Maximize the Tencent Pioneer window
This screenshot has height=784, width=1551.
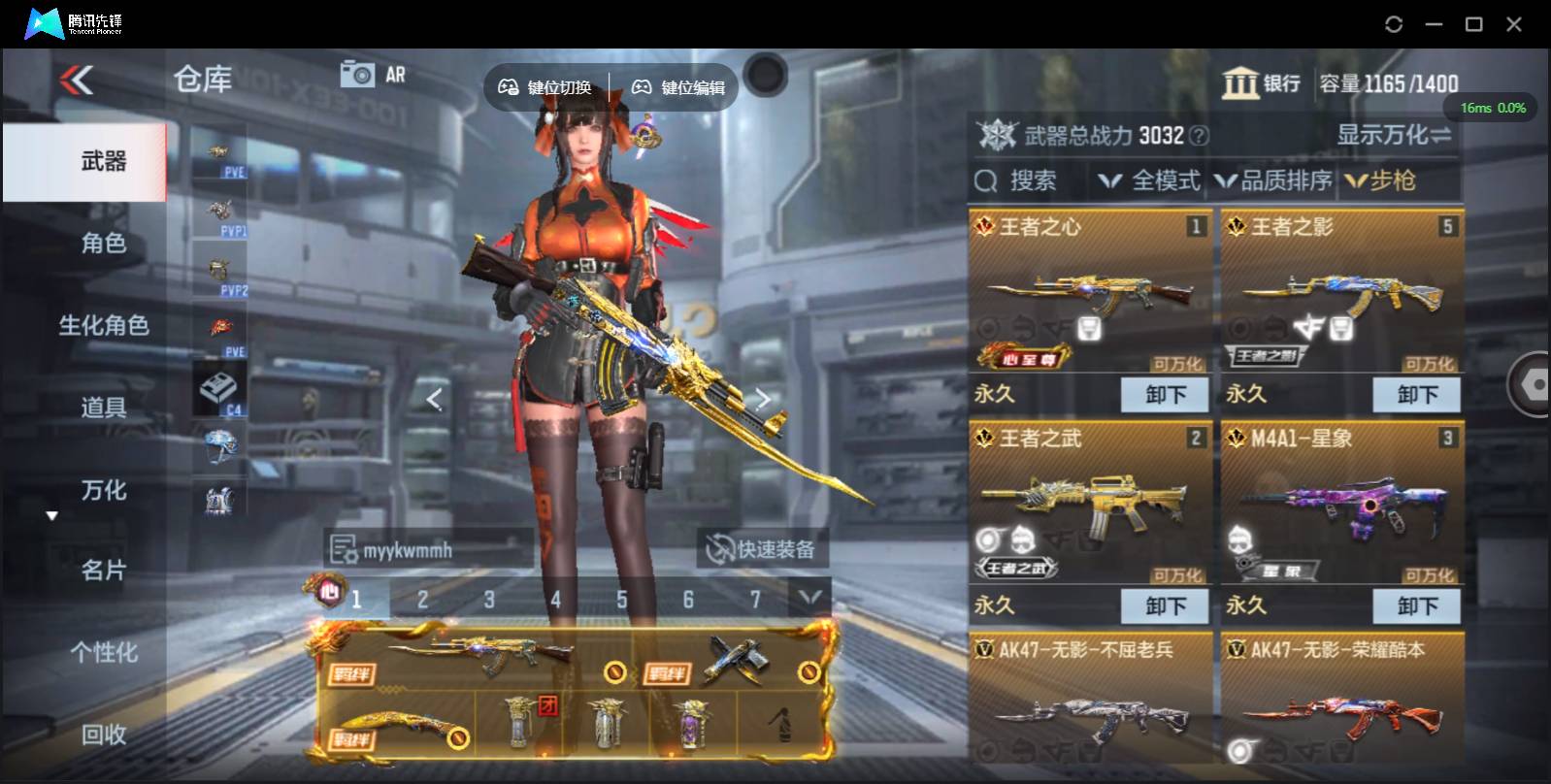pyautogui.click(x=1473, y=24)
